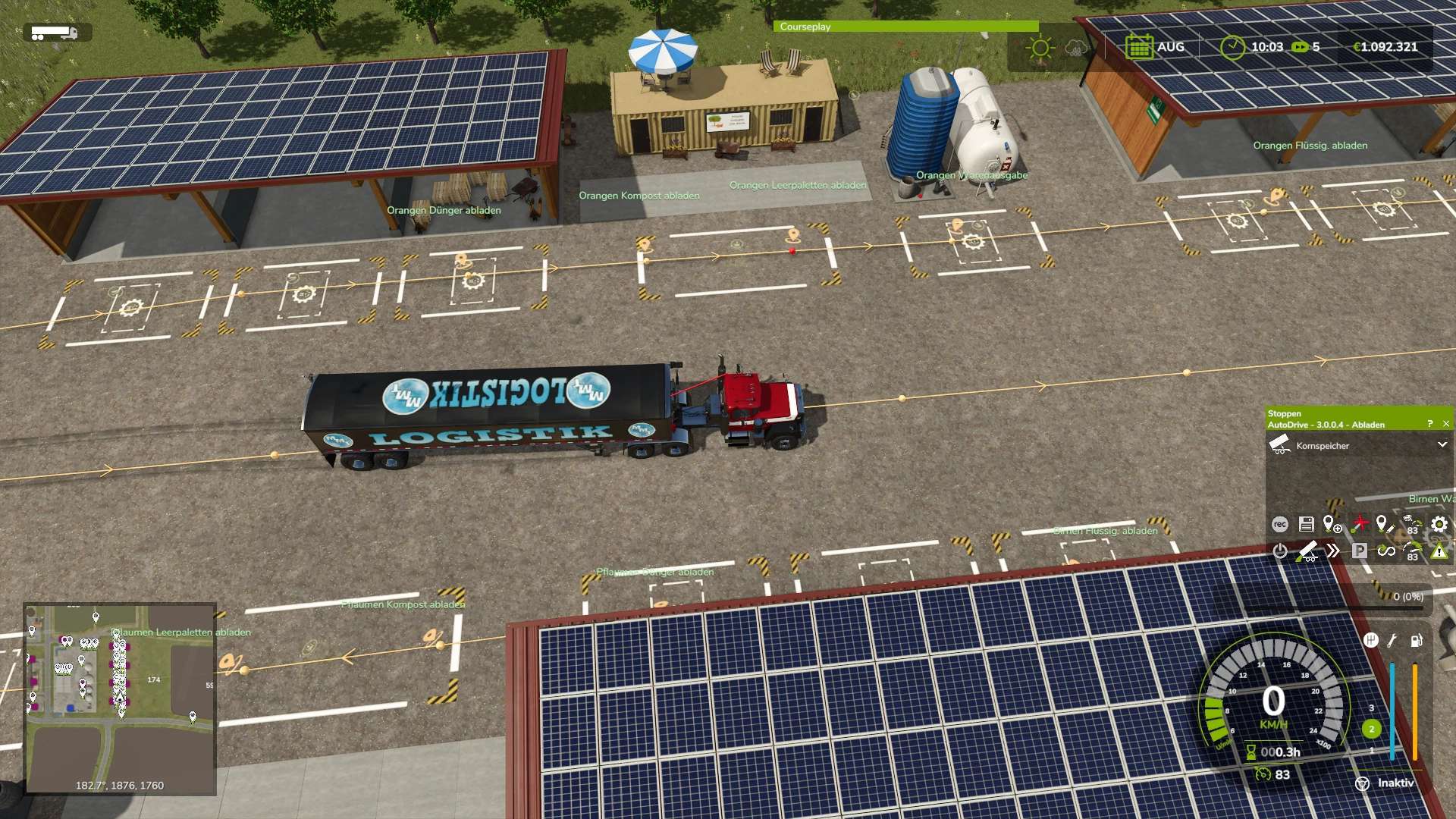The image size is (1456, 819).
Task: Start AutoDrive route recording with rec
Action: click(1280, 524)
